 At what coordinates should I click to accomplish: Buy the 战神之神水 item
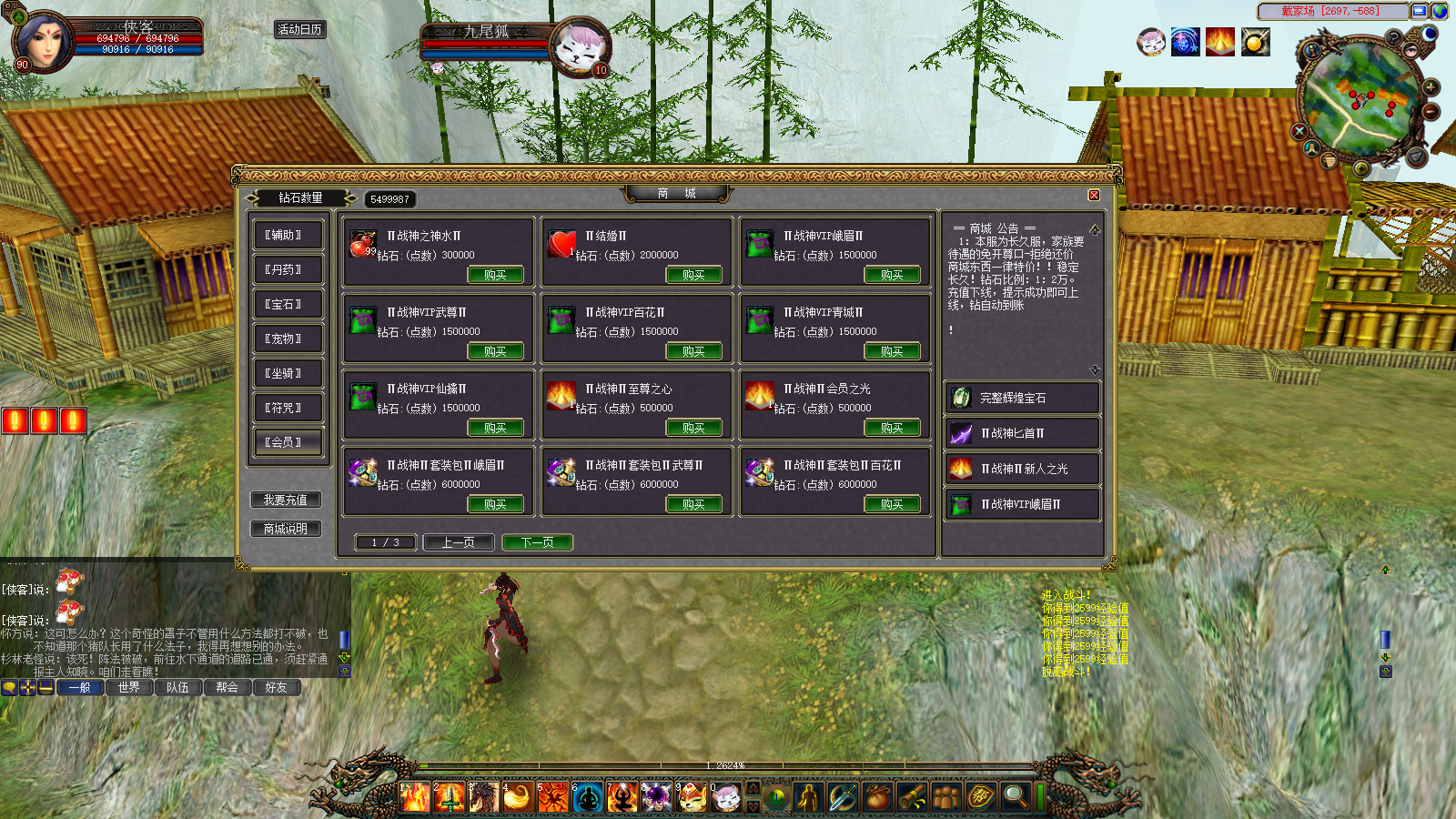click(x=495, y=275)
